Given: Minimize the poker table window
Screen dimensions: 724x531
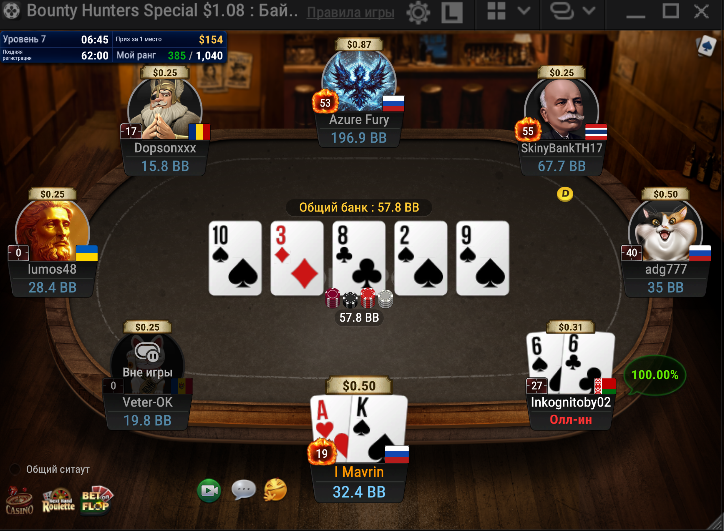Looking at the screenshot, I should [638, 12].
